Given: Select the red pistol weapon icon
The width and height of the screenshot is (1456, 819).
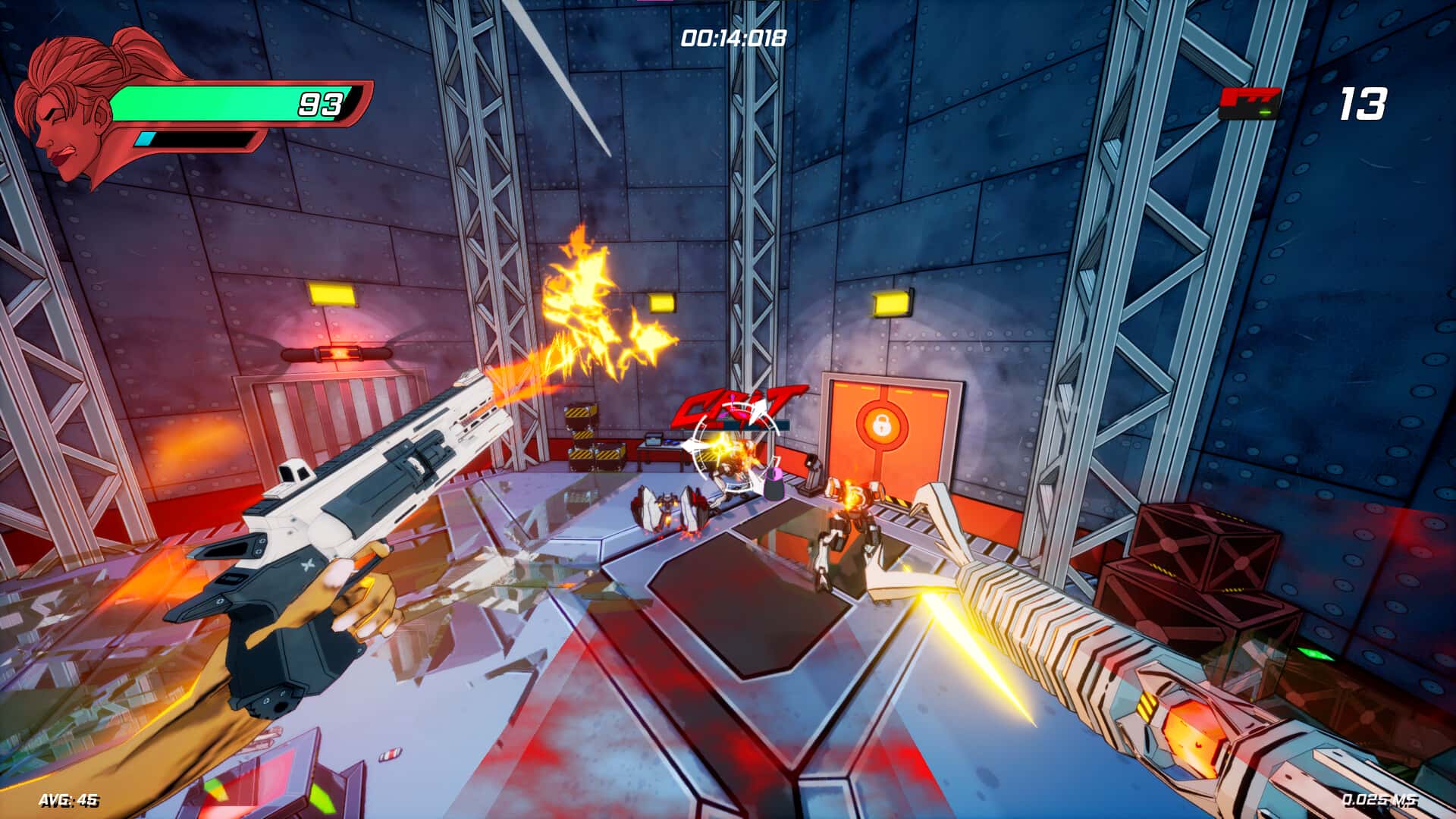Looking at the screenshot, I should pyautogui.click(x=1249, y=103).
